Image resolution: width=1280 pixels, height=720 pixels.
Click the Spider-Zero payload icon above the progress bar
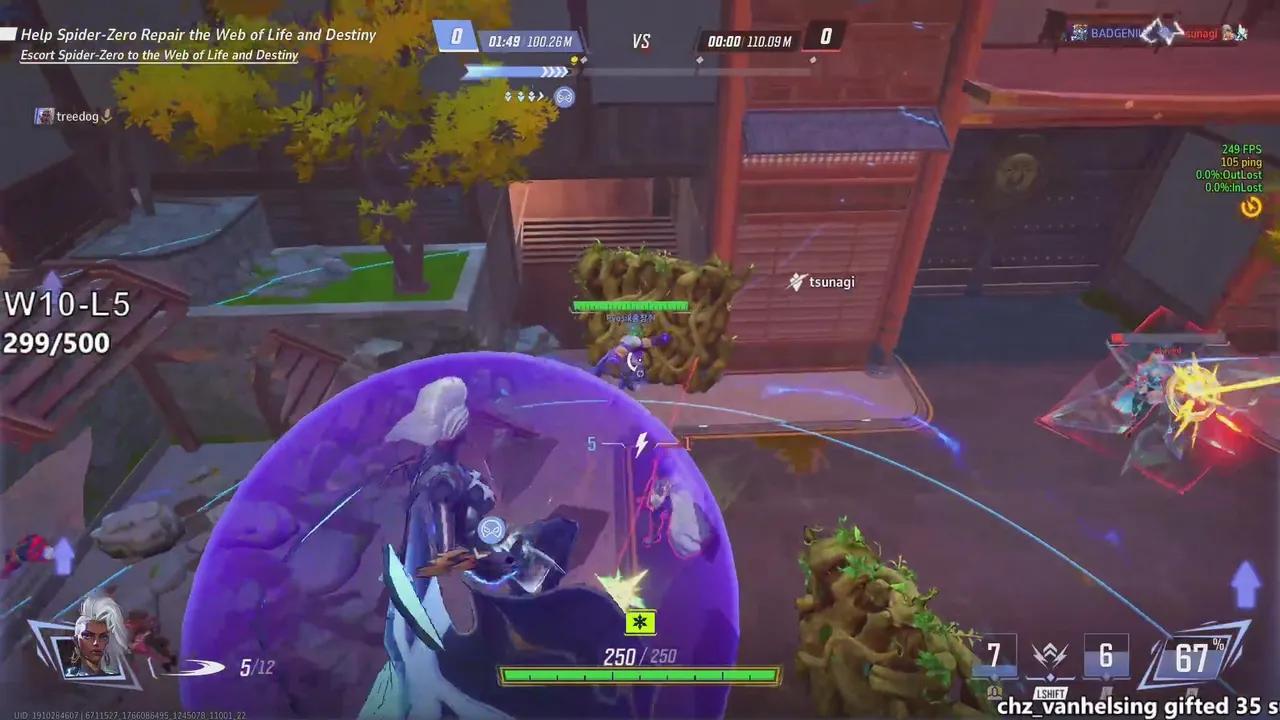point(565,97)
